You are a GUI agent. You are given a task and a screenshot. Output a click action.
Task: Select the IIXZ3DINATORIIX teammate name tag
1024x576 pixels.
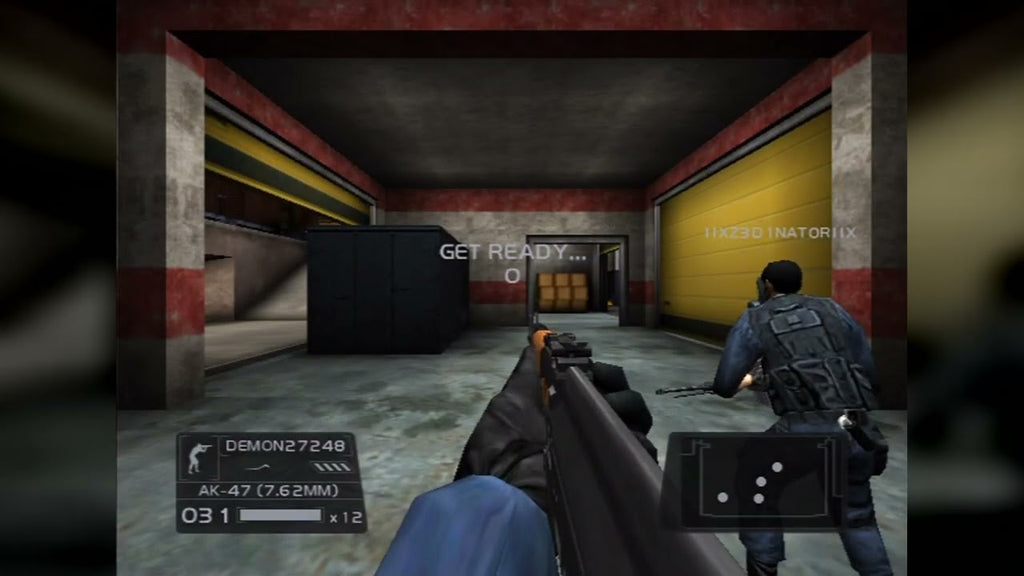[x=780, y=232]
